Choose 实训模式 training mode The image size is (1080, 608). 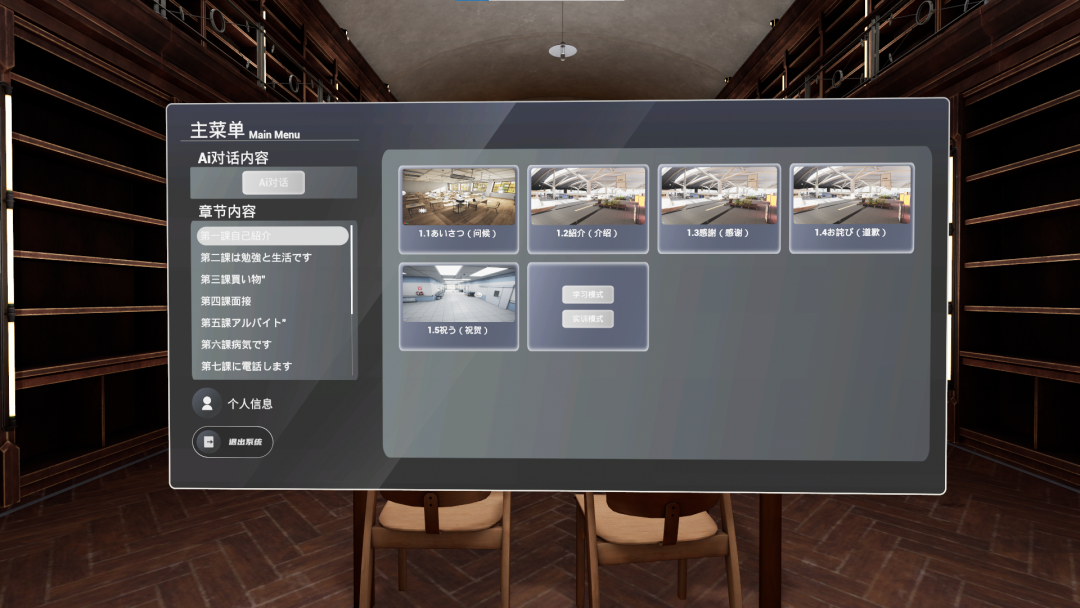588,319
